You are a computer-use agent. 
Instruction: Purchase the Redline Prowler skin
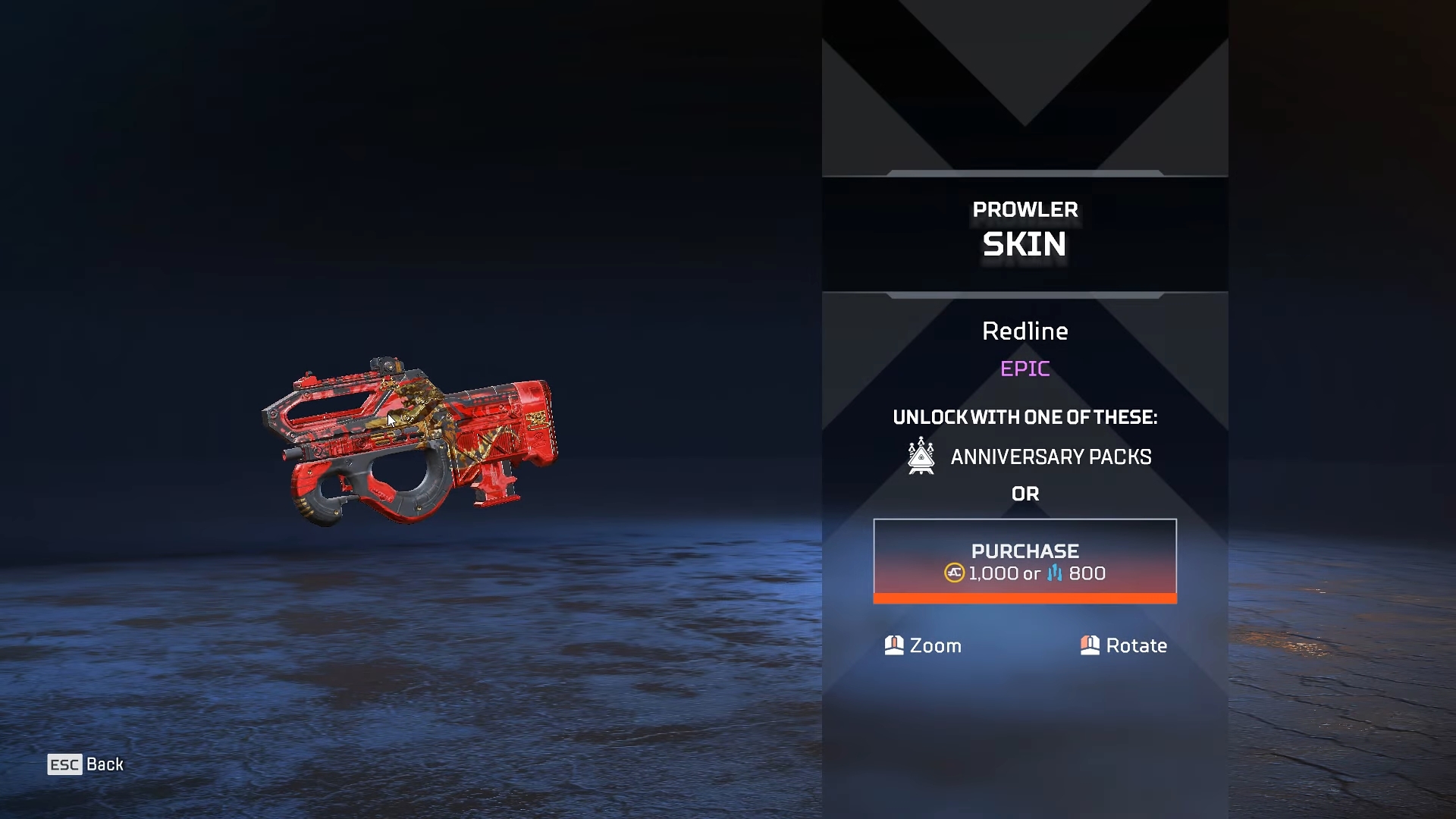[1025, 560]
